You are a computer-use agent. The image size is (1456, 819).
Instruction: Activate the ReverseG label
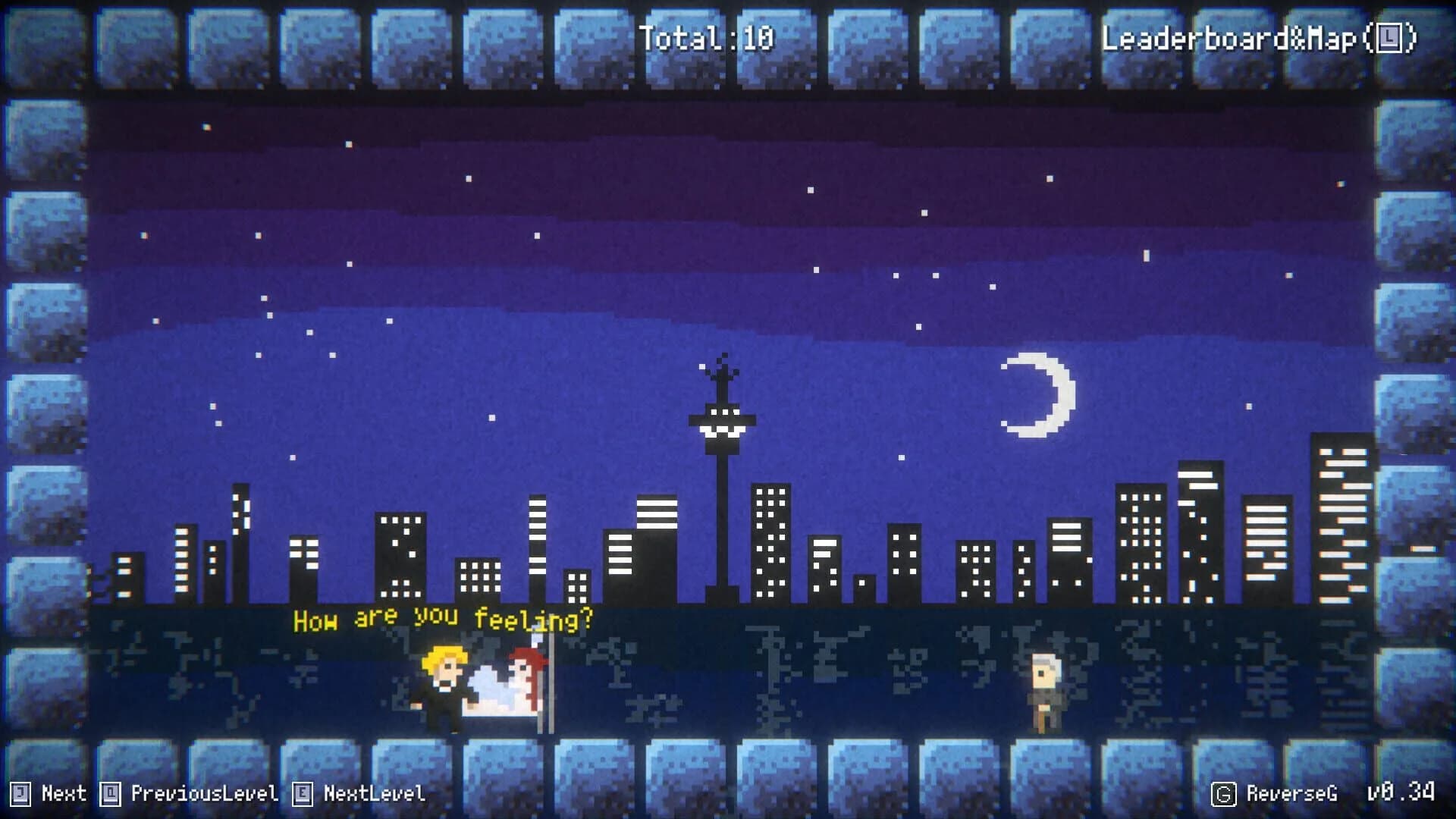point(1291,793)
